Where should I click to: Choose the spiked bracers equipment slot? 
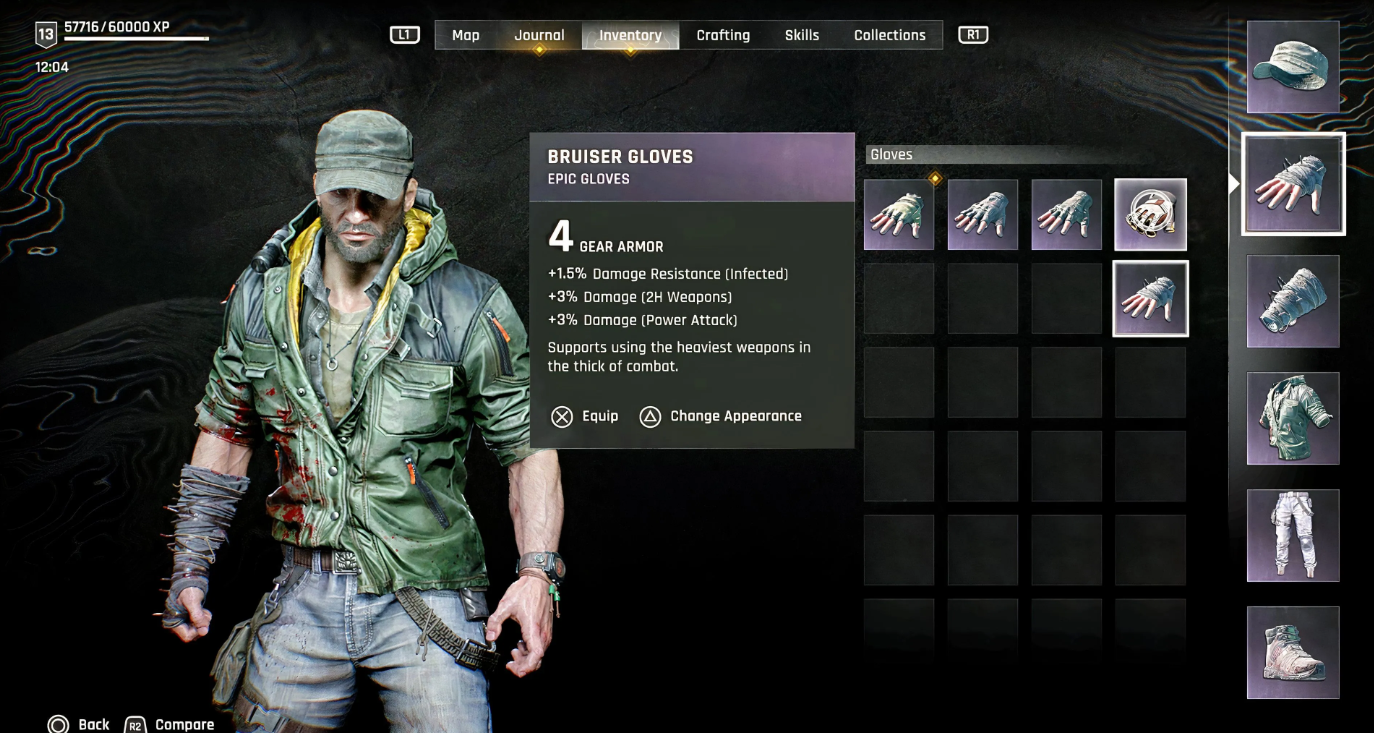[1293, 301]
